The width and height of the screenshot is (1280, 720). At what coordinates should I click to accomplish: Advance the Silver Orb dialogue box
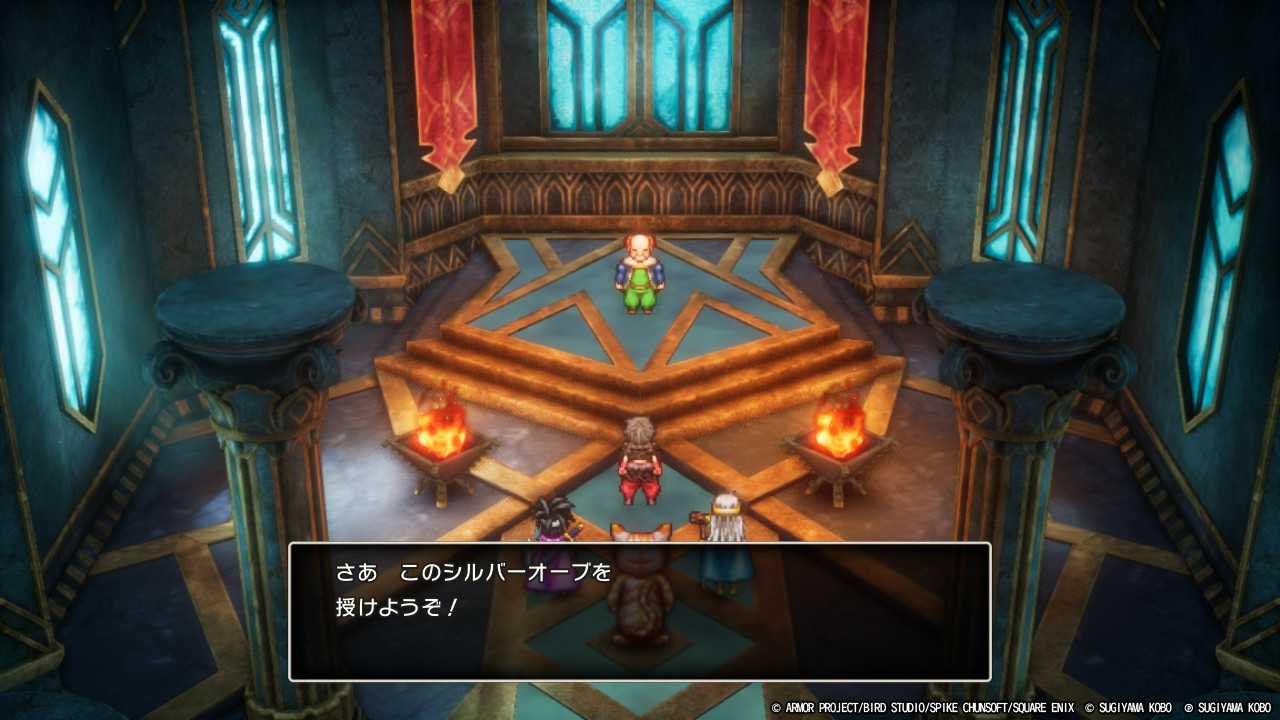coord(640,611)
